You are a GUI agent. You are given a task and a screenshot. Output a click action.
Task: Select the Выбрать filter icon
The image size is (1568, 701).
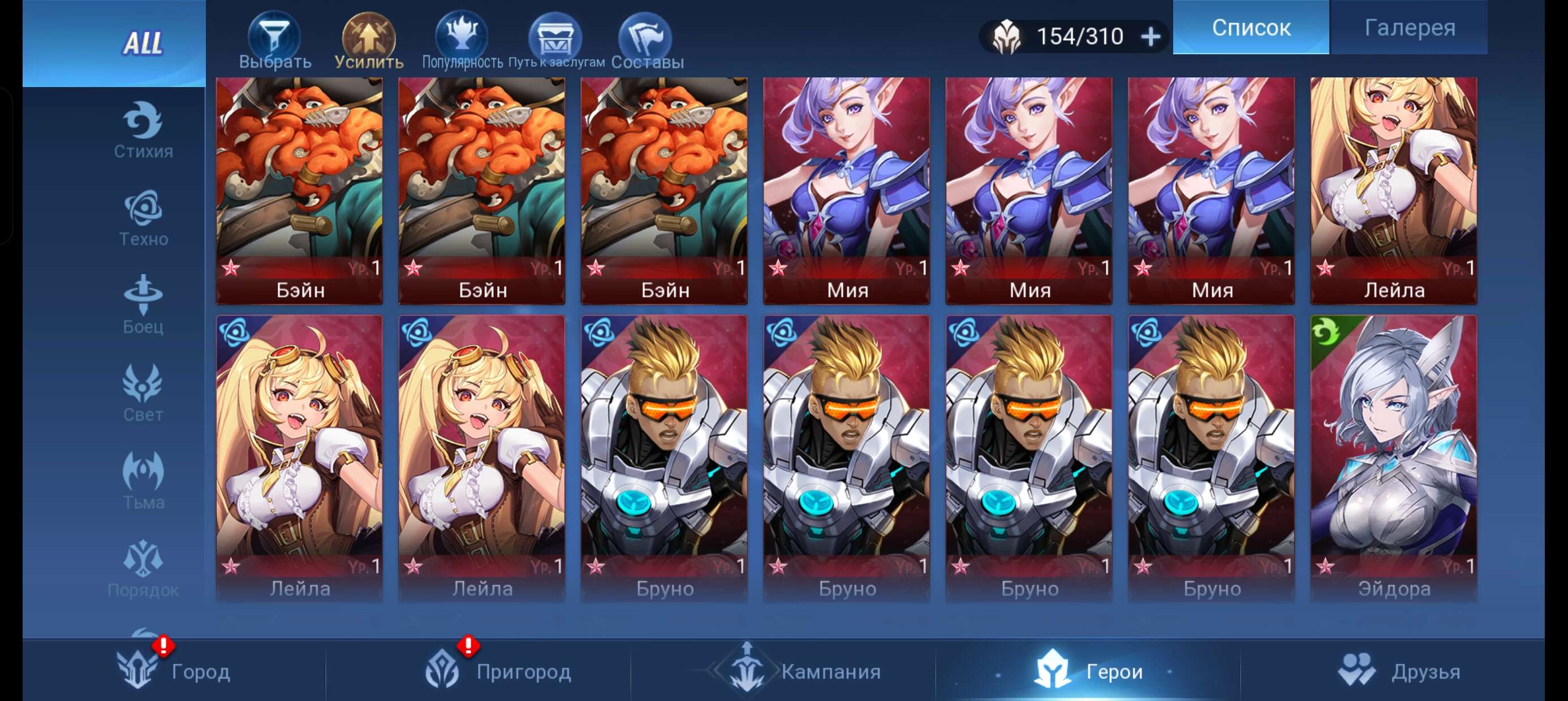[x=274, y=38]
